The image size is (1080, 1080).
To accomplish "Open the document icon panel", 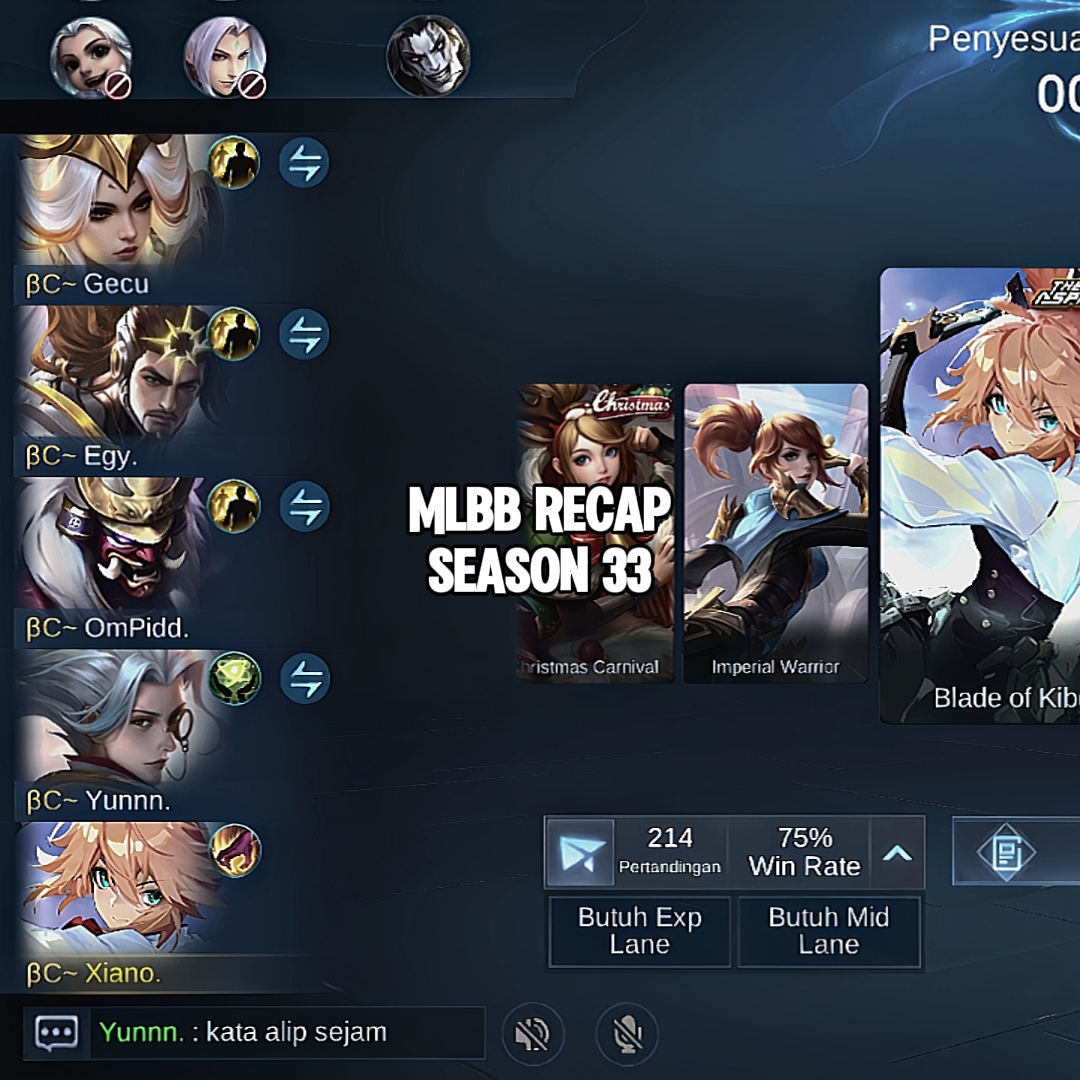I will [x=1005, y=853].
